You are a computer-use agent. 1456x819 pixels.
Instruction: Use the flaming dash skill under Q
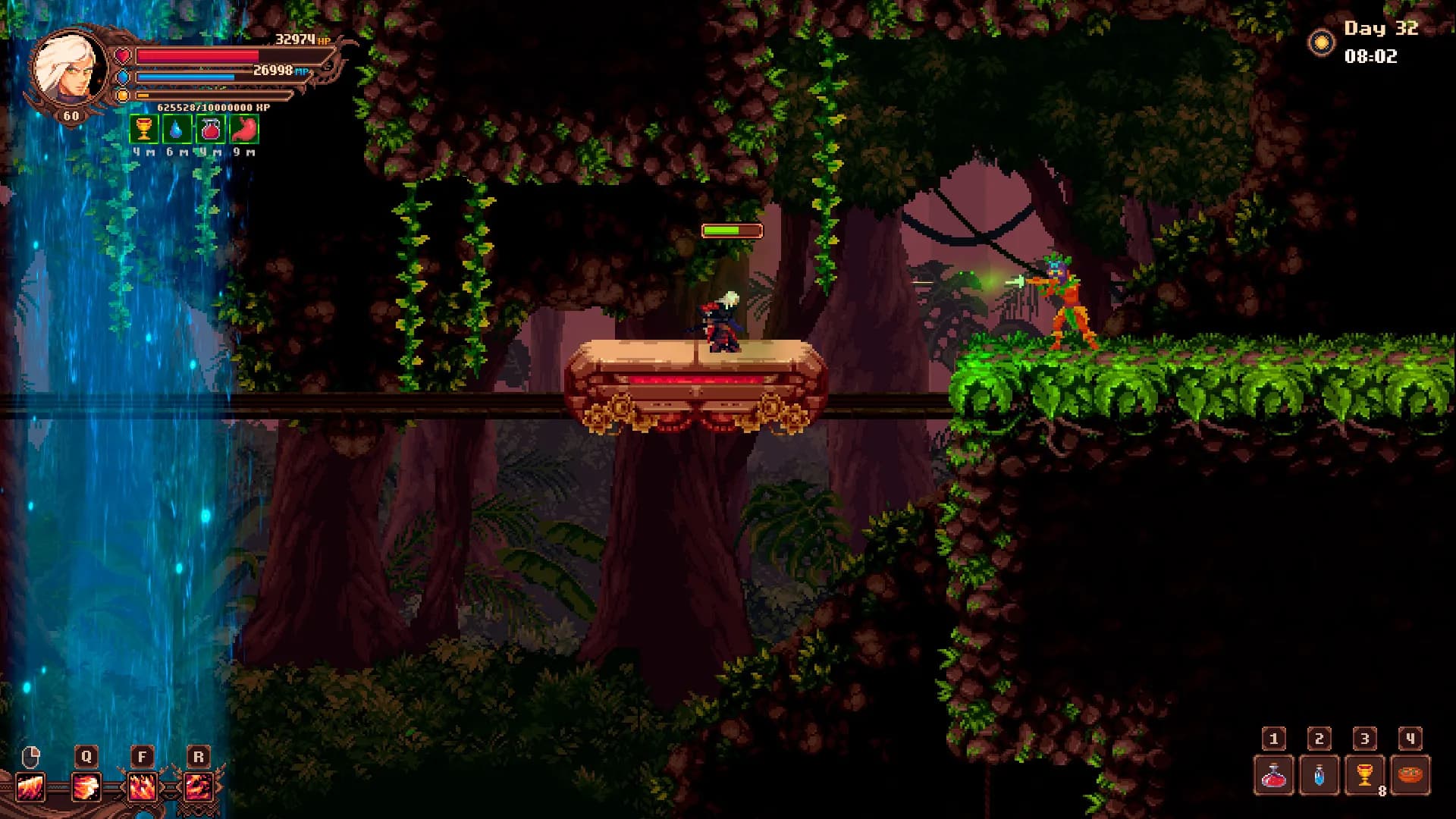[x=86, y=787]
